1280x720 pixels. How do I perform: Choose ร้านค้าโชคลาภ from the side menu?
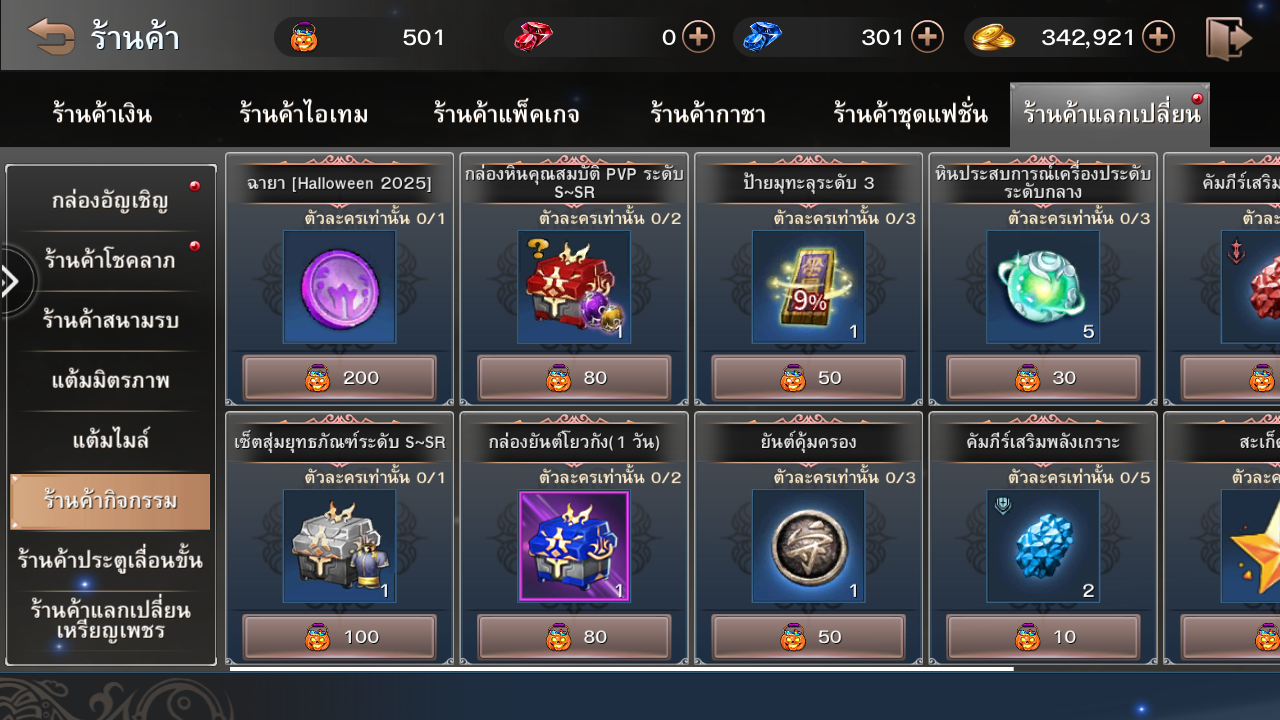(x=110, y=260)
